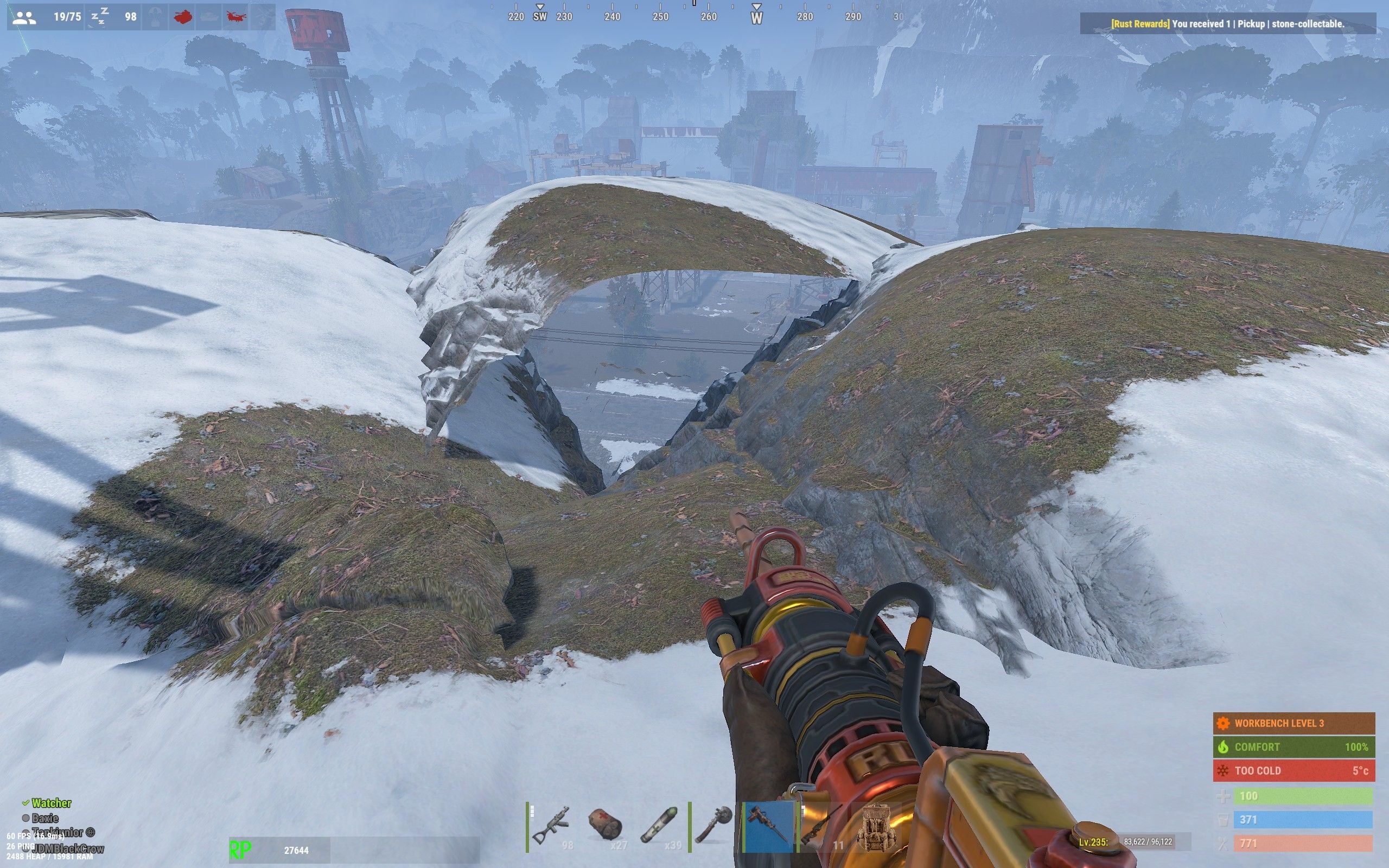Select teammate Baxie in the team list

[x=45, y=818]
